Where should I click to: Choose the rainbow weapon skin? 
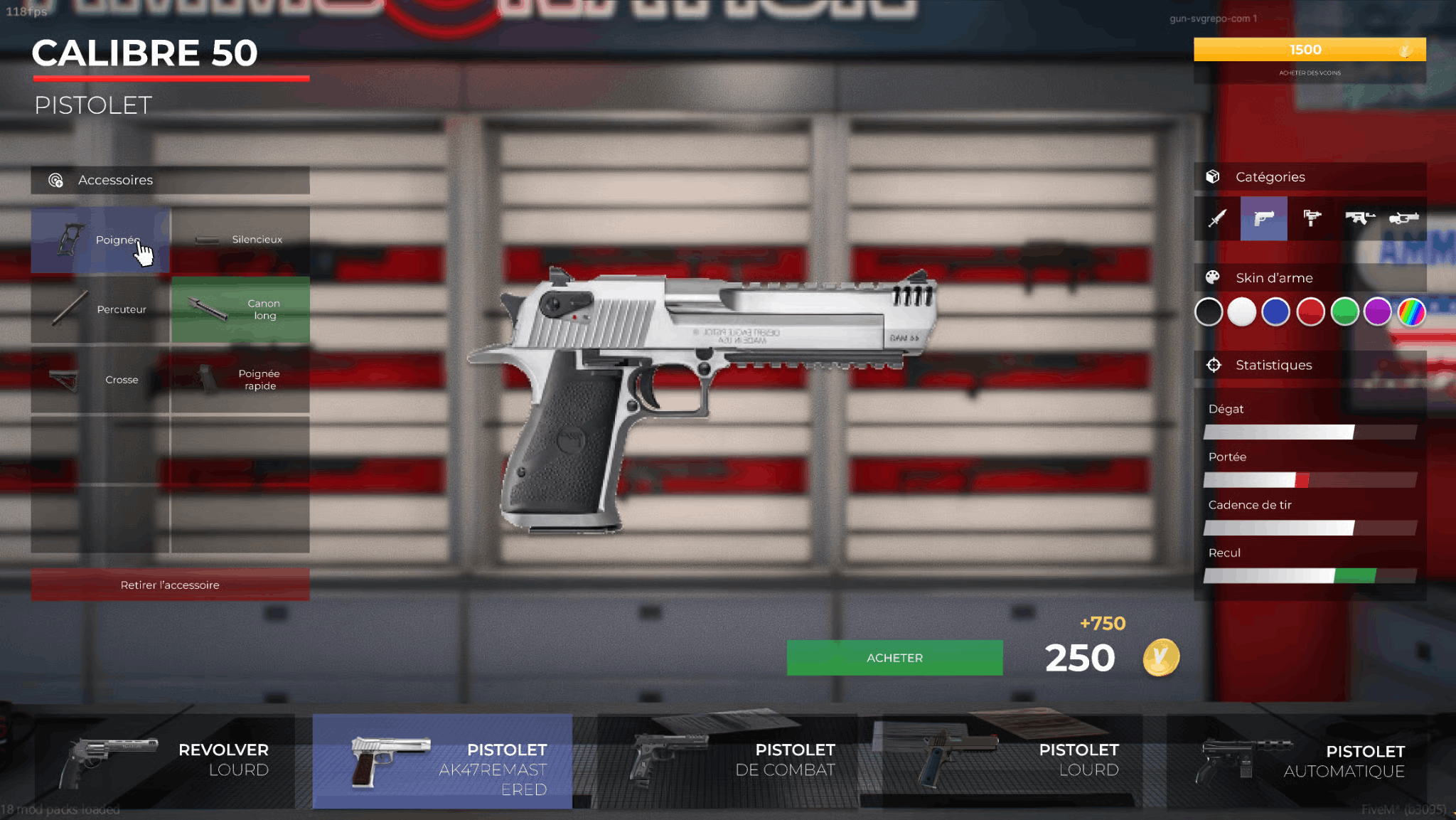coord(1412,312)
